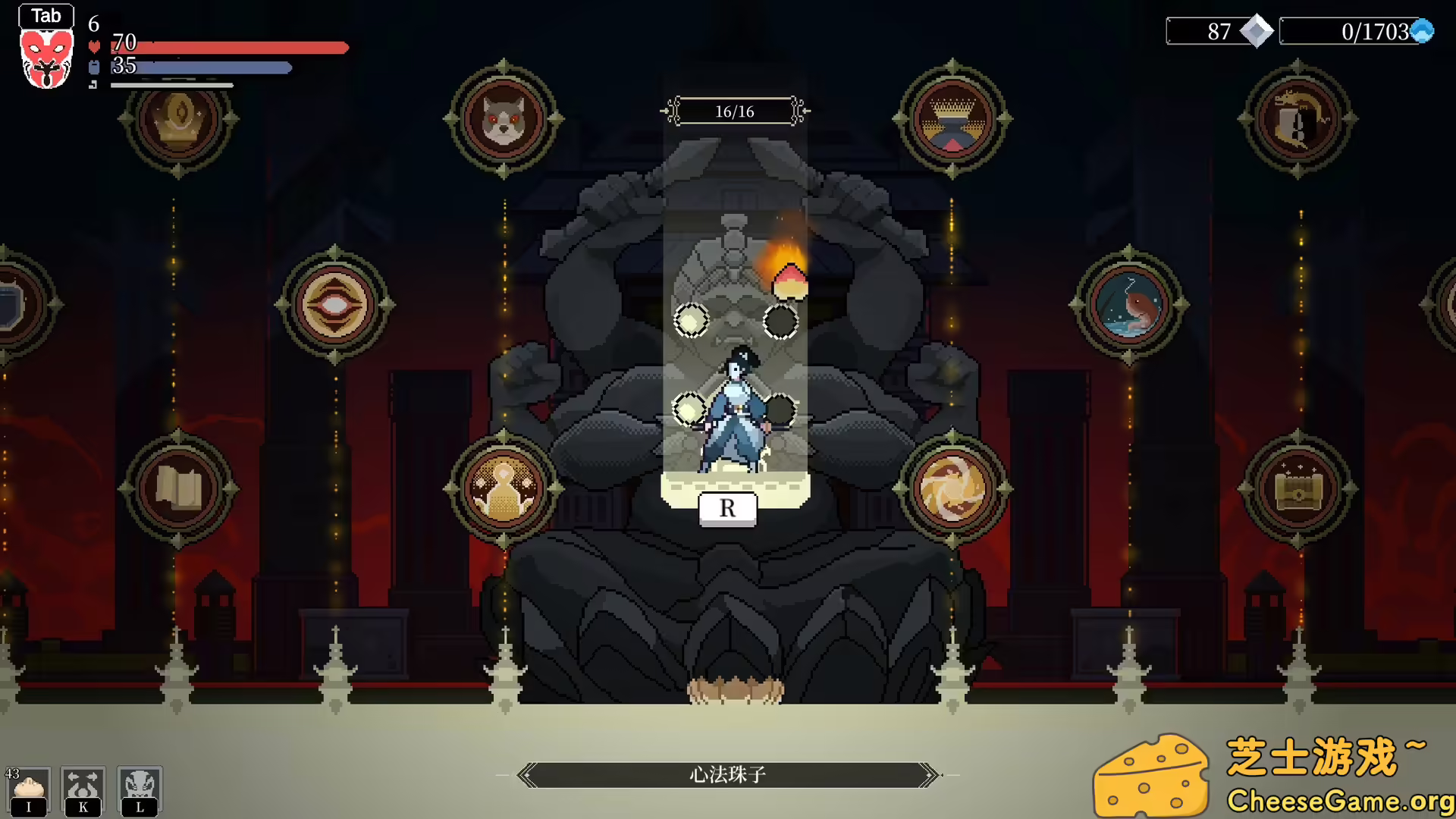Select the praying figure medallion
The height and width of the screenshot is (819, 1456).
click(502, 487)
